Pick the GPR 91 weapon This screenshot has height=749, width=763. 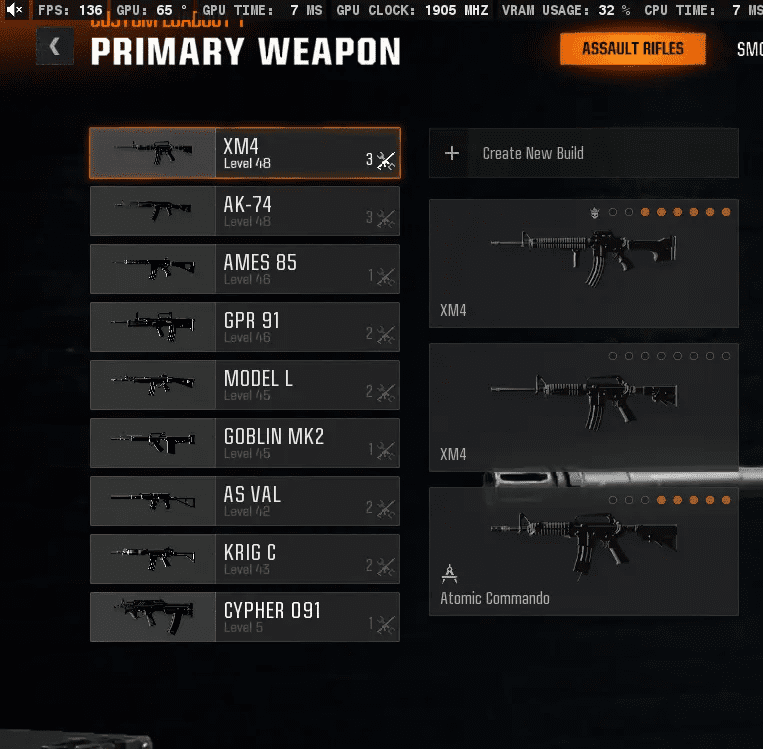(244, 327)
